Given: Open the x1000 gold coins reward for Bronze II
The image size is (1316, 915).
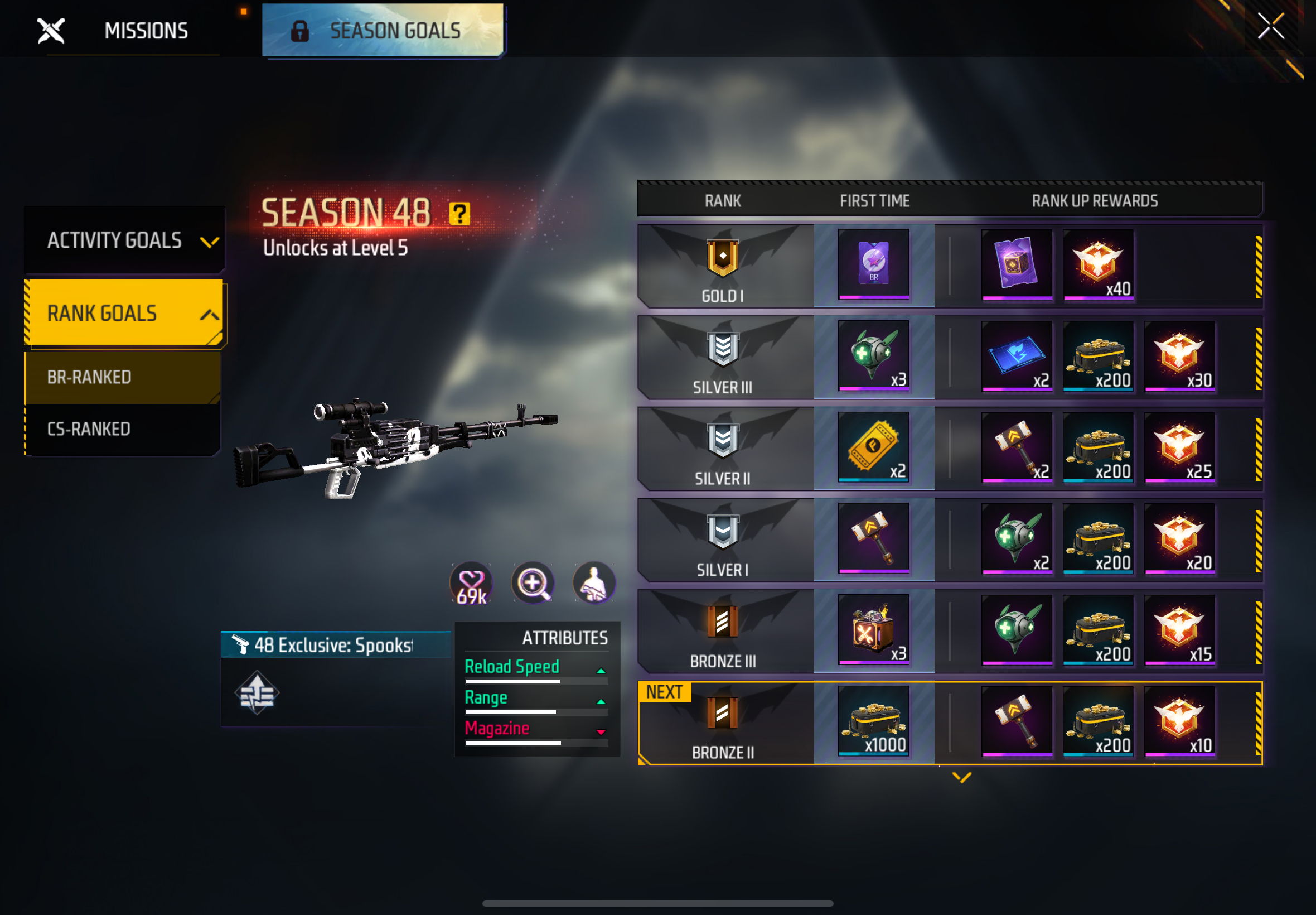Looking at the screenshot, I should (x=873, y=721).
